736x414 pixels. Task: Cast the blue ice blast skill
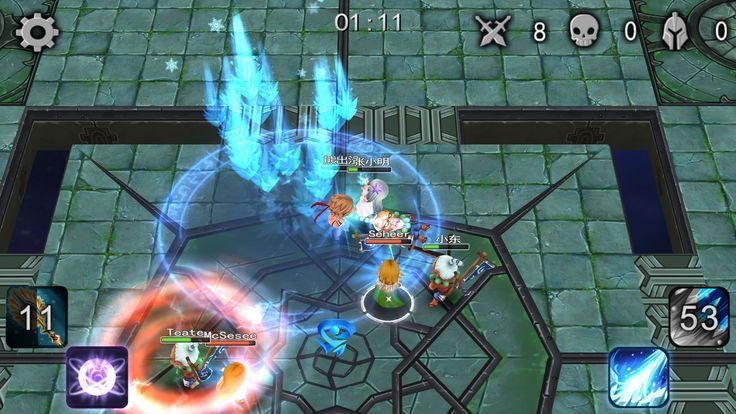638,377
